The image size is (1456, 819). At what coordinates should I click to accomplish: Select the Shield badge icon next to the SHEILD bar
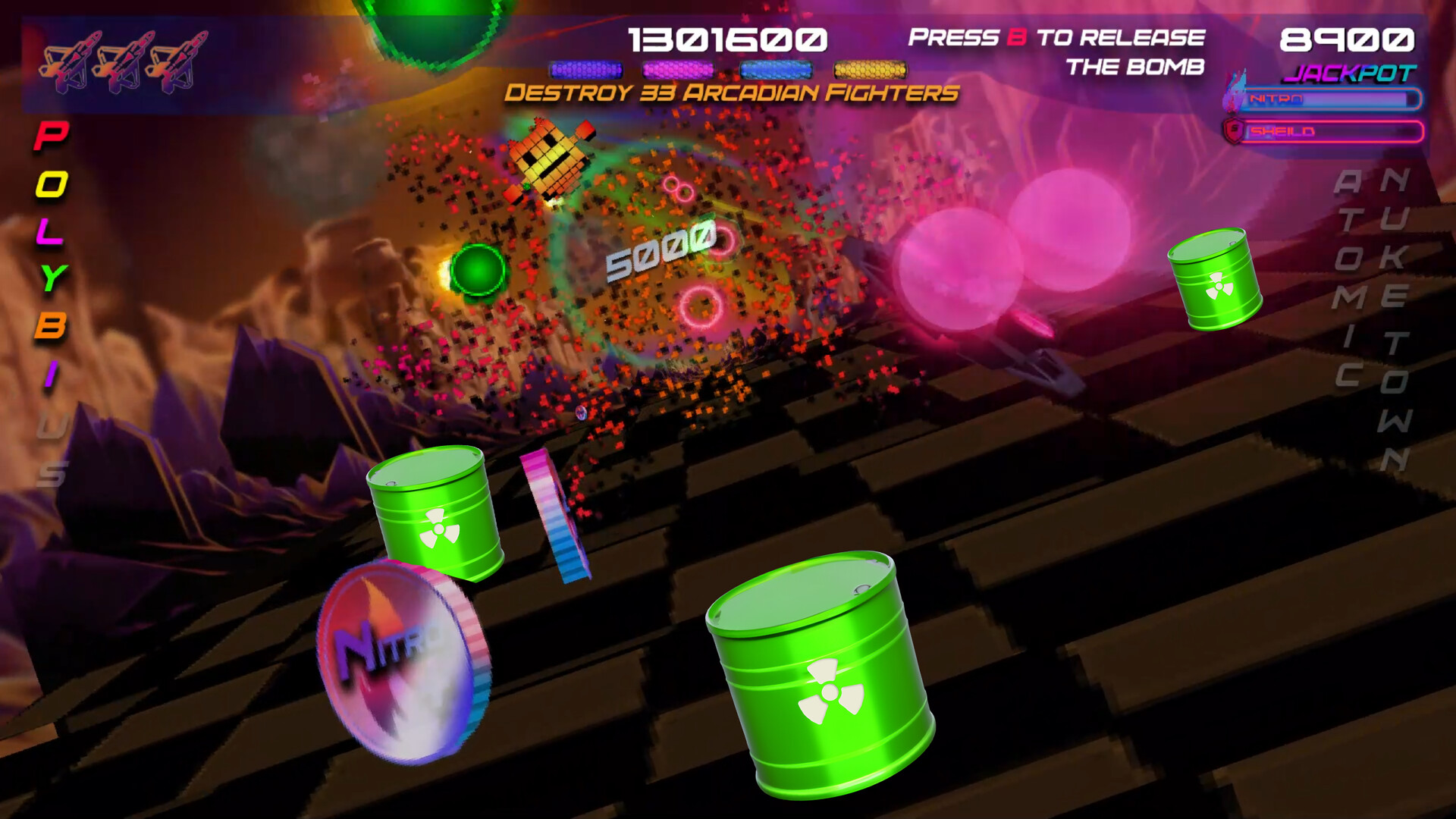click(1235, 129)
